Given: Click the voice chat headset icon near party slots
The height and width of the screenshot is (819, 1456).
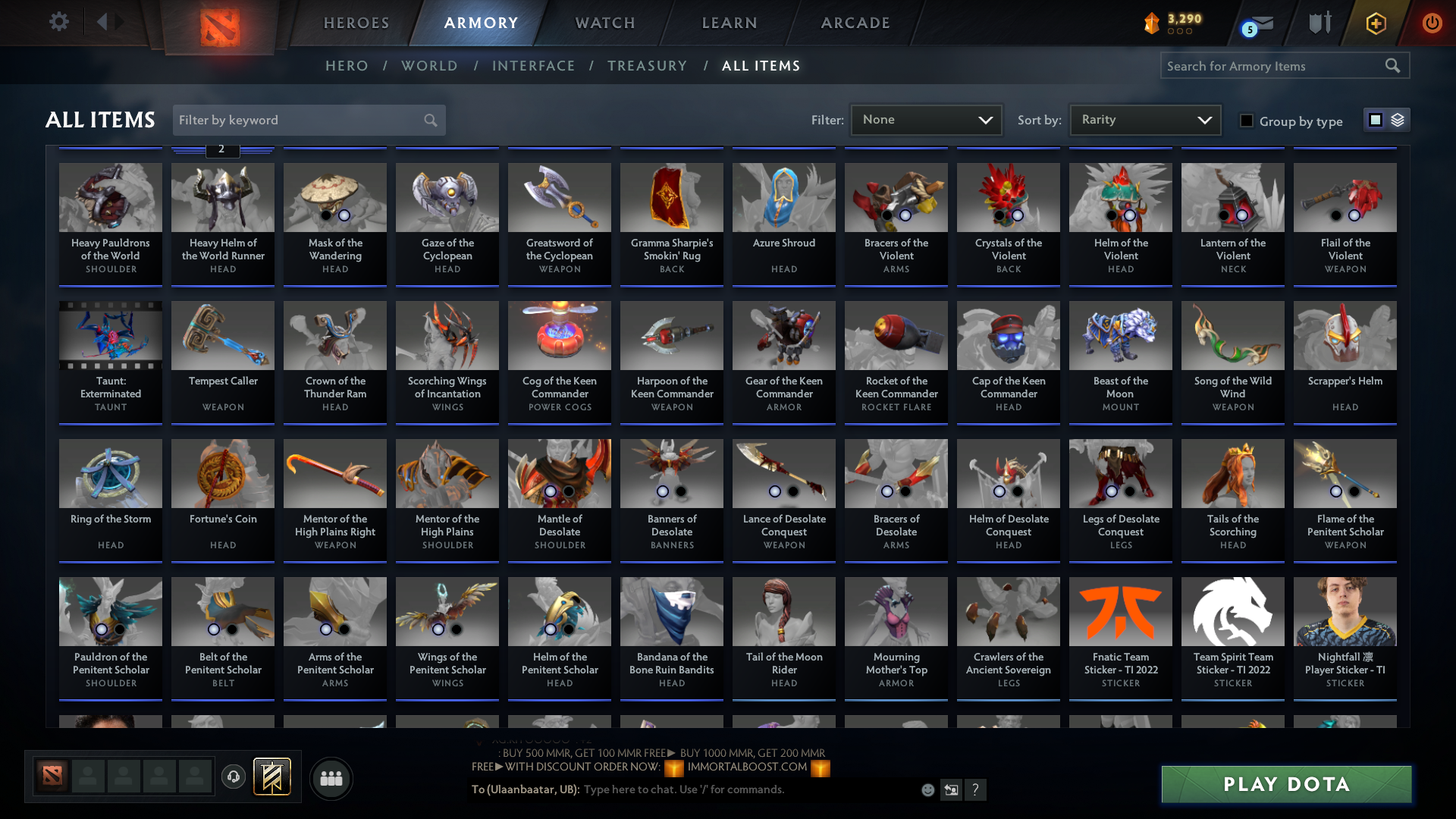Looking at the screenshot, I should click(x=234, y=777).
